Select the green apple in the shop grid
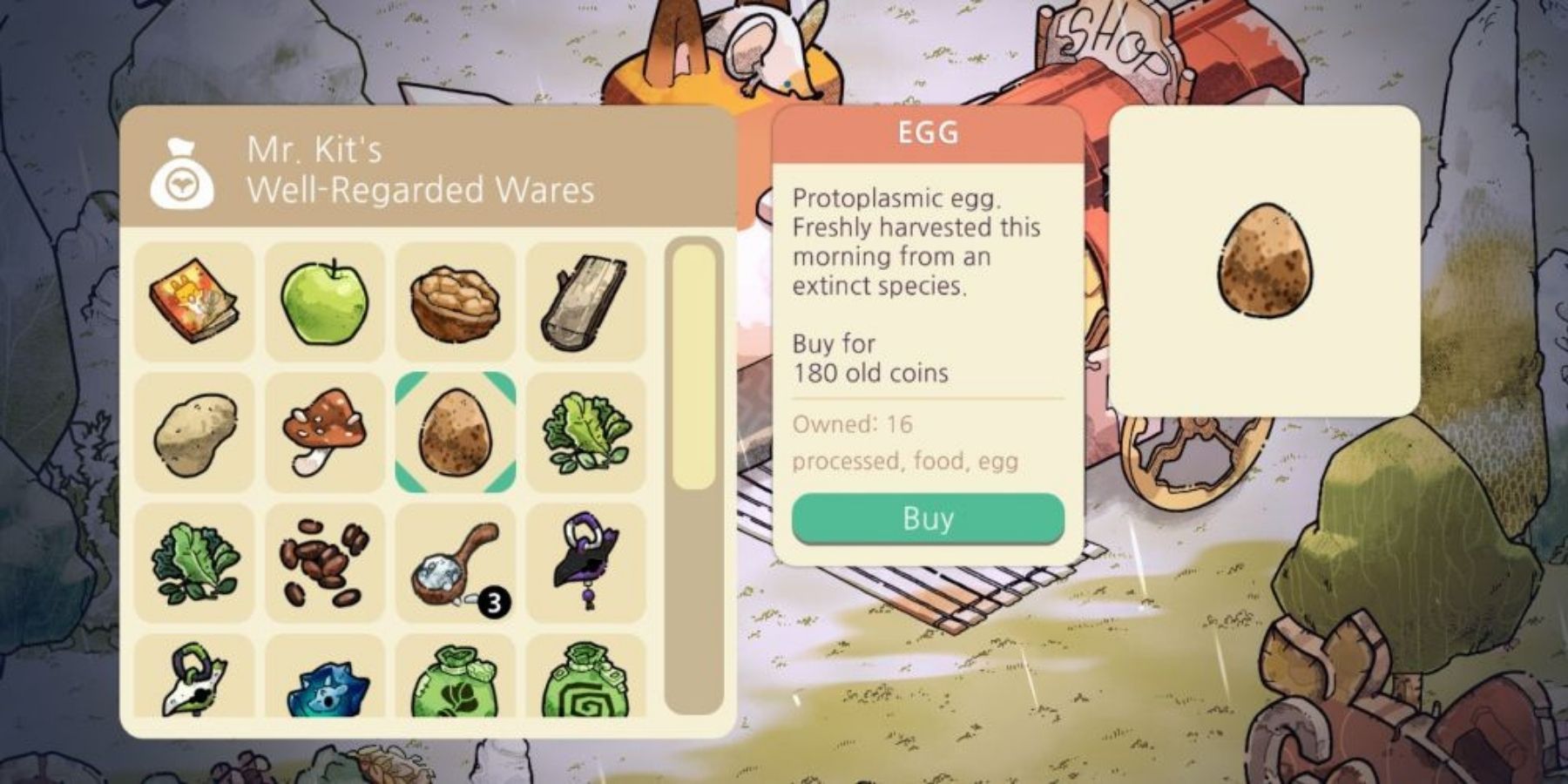This screenshot has height=784, width=1568. 327,301
